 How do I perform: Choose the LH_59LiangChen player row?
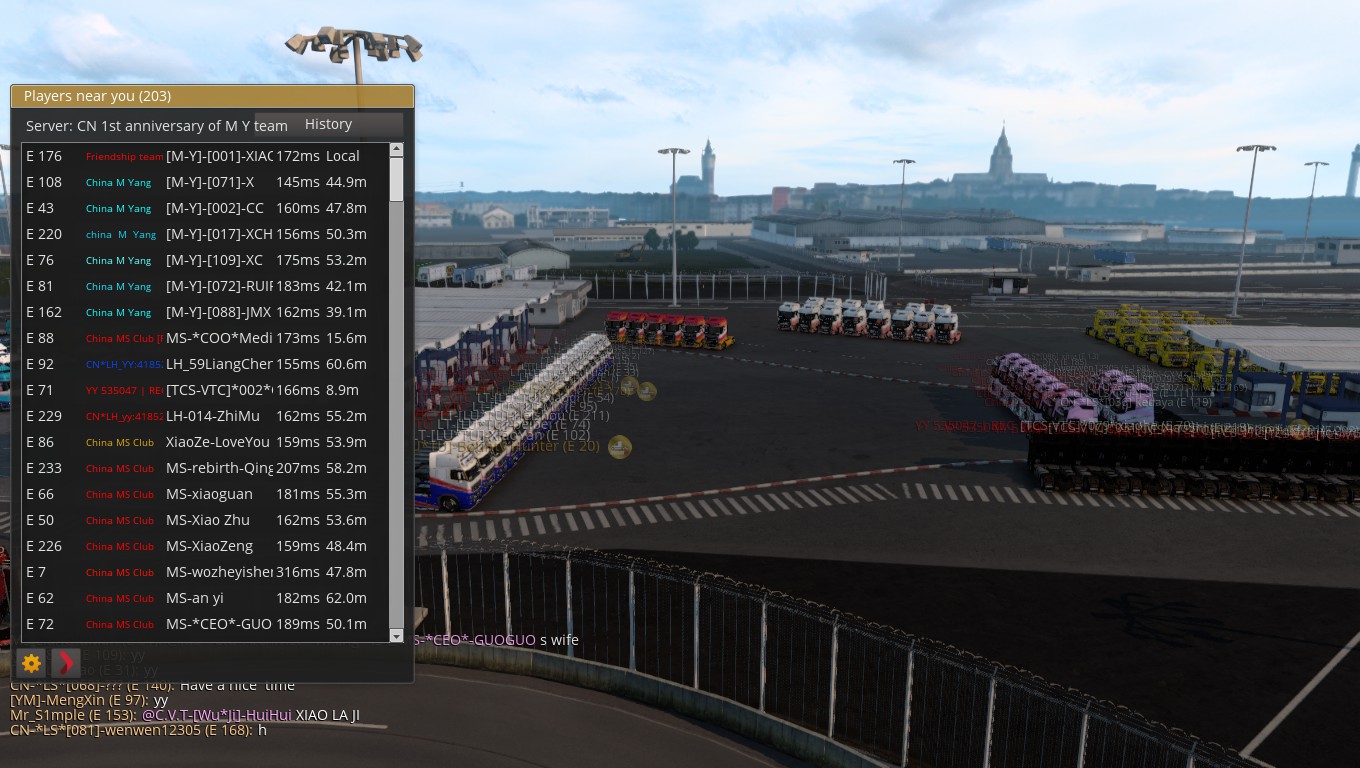(x=218, y=364)
